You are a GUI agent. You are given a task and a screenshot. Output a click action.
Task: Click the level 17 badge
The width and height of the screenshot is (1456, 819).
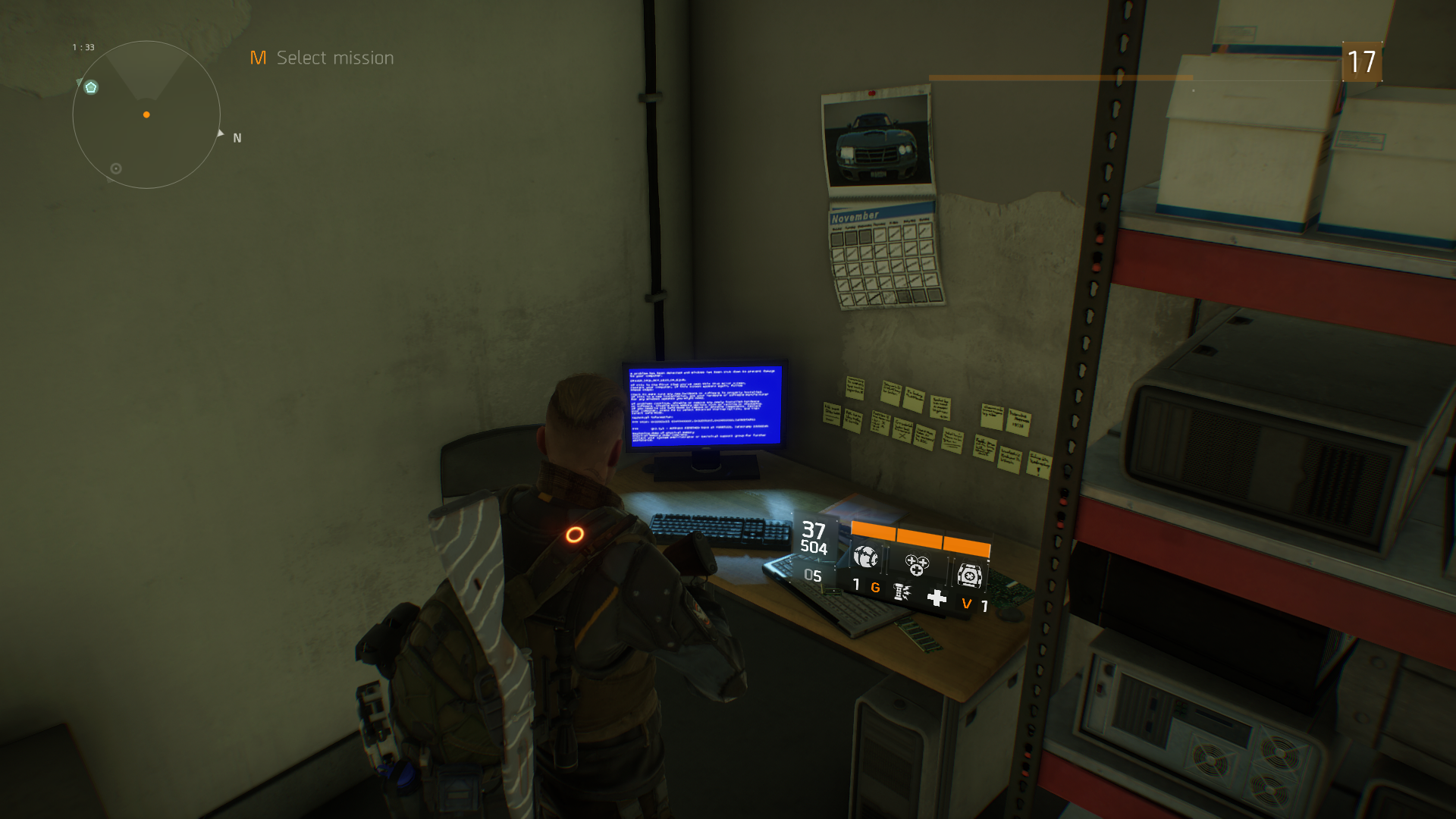tap(1362, 62)
